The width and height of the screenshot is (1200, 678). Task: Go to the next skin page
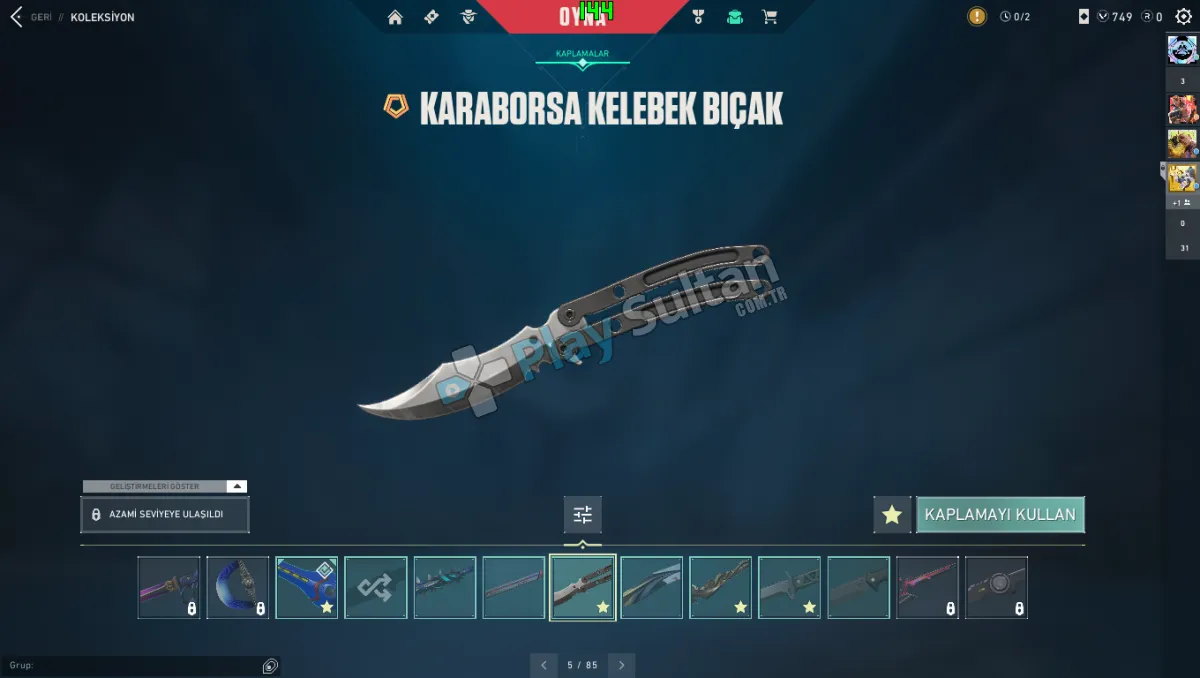pos(622,665)
